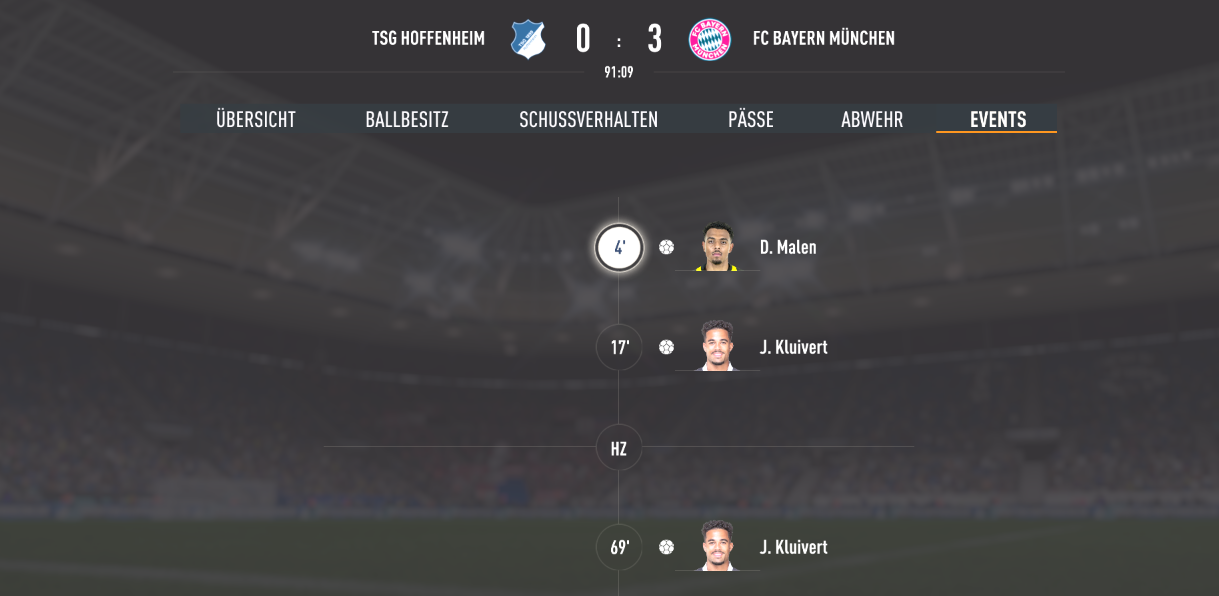Viewport: 1219px width, 596px height.
Task: Select the 4' goal event marker
Action: pos(619,248)
